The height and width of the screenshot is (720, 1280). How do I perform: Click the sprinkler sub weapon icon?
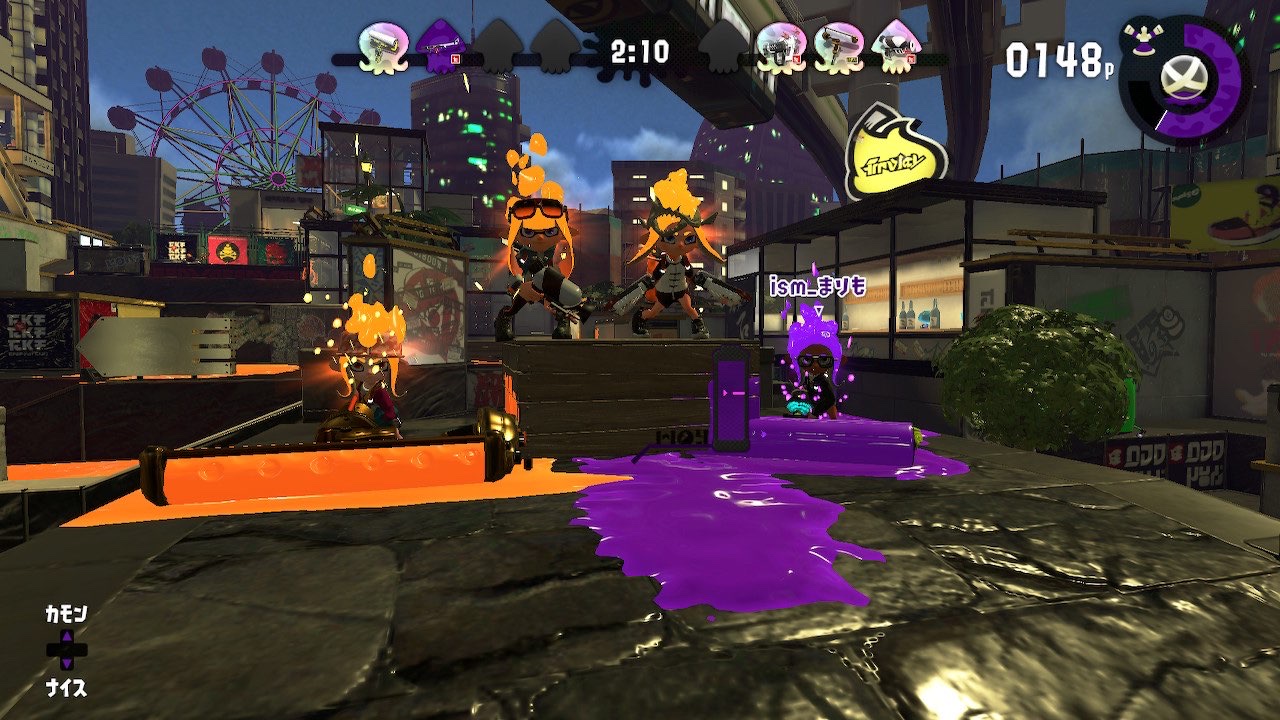[1141, 38]
